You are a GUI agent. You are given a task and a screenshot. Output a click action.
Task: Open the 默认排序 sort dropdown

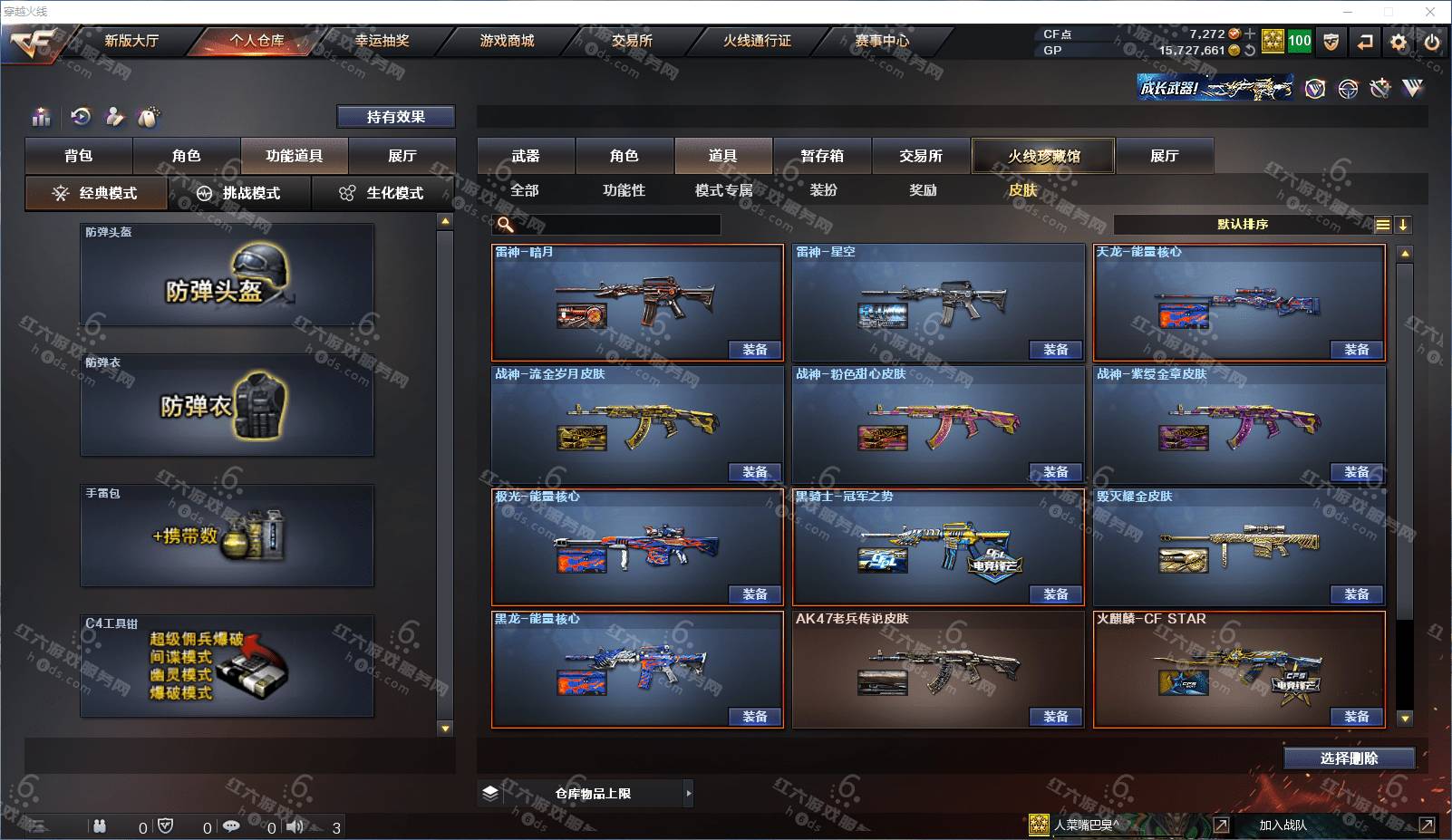[x=1243, y=225]
